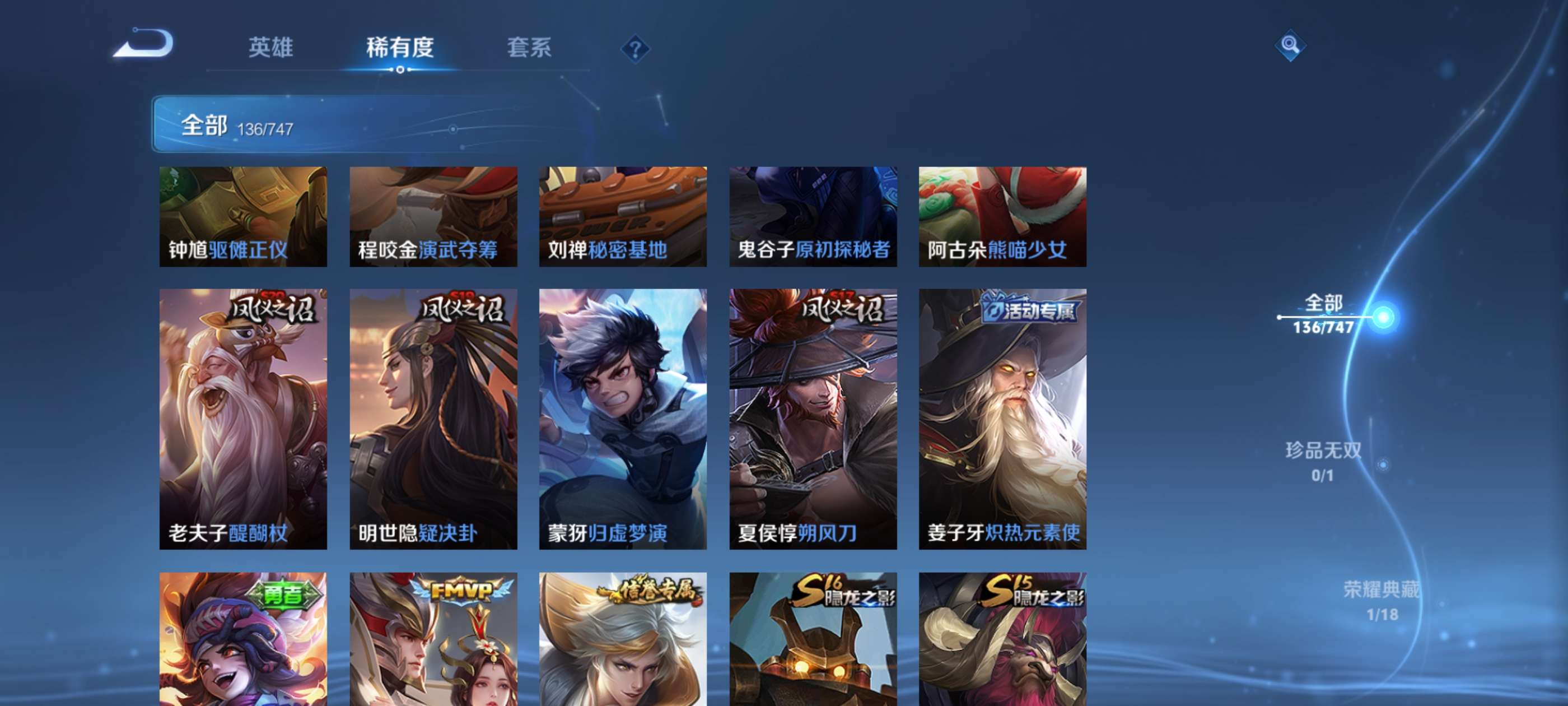Switch to the 英雄 tab
Screen dimensions: 1568x706
point(270,49)
